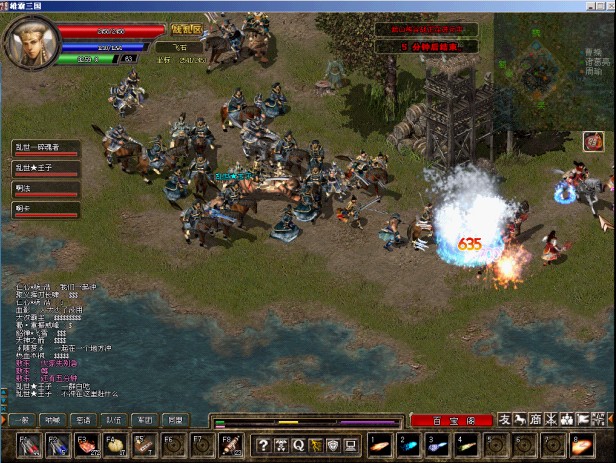Use the item in the F1 hotbar slot

[x=27, y=444]
